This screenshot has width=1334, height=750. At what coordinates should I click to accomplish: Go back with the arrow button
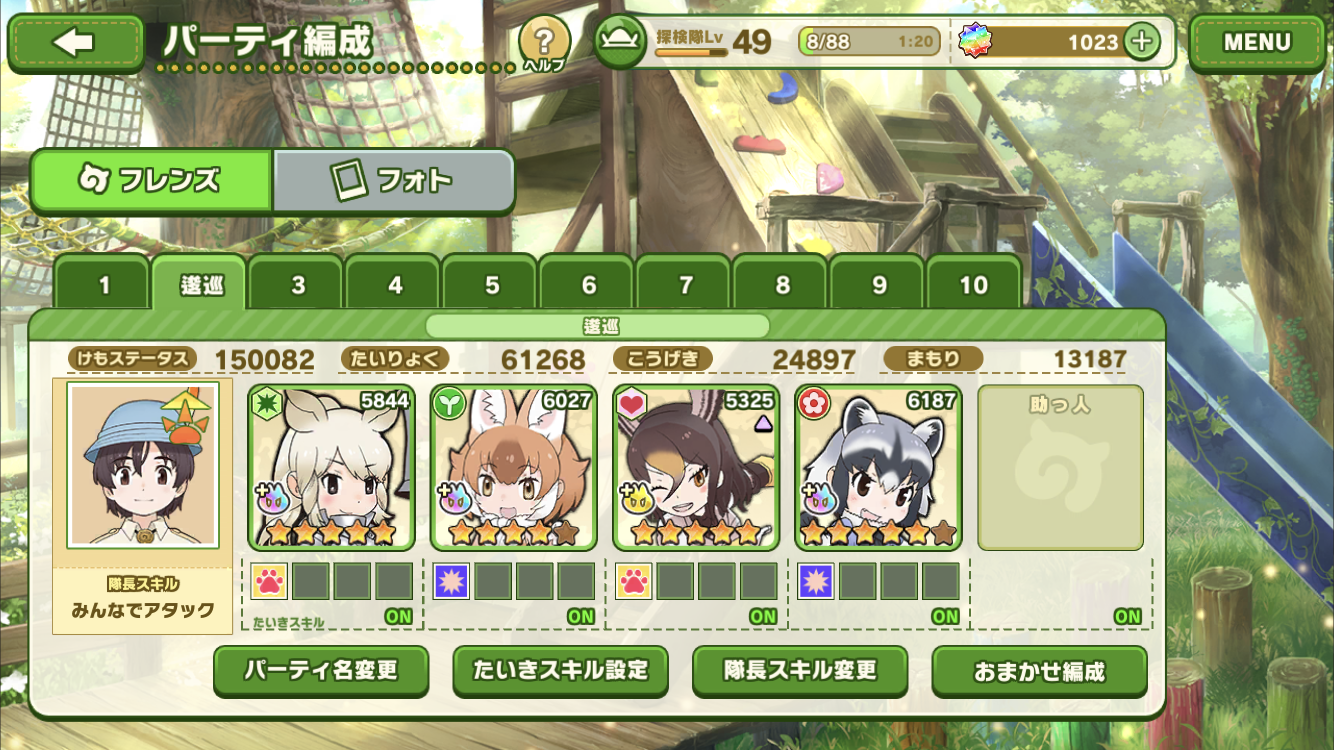[x=75, y=42]
